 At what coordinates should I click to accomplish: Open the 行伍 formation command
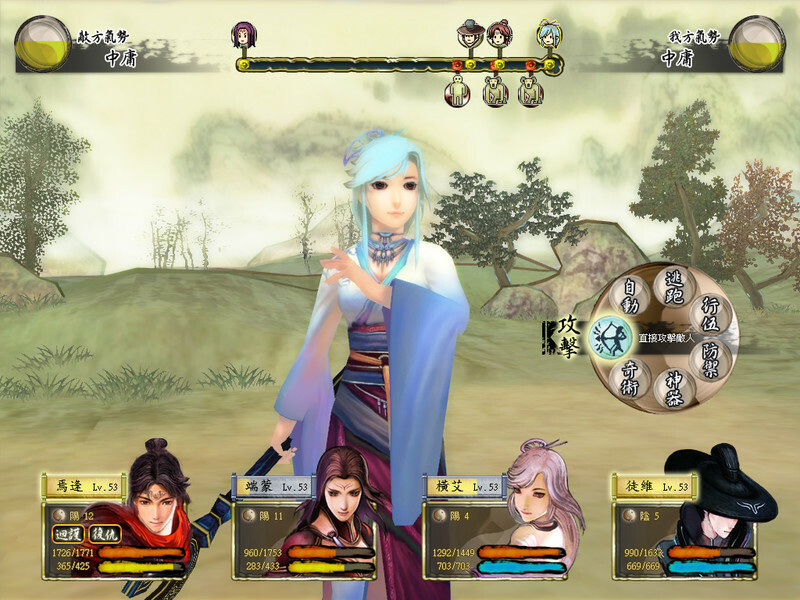tap(713, 313)
